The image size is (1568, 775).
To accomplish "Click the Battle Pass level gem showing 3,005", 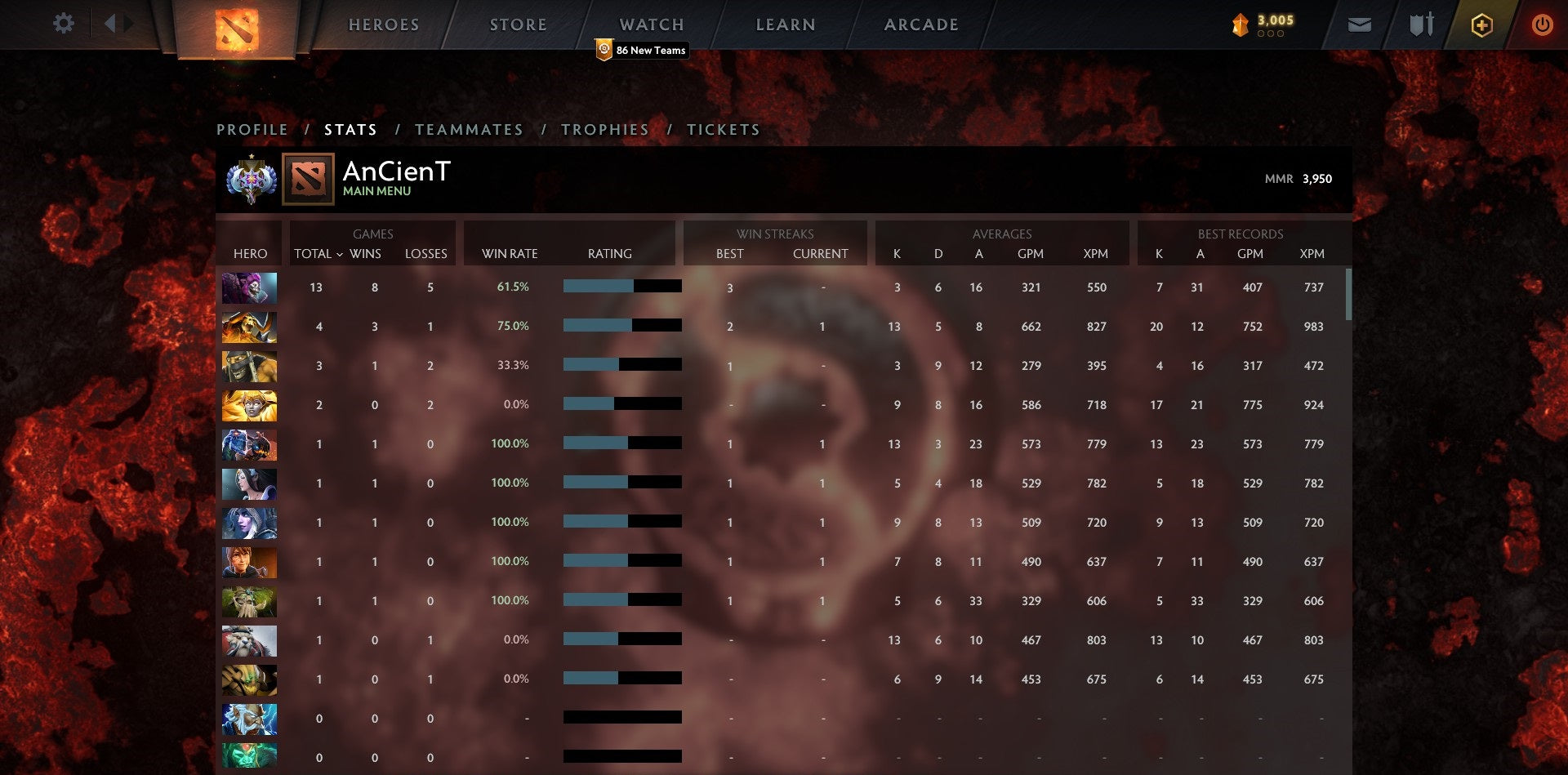I will click(1242, 24).
